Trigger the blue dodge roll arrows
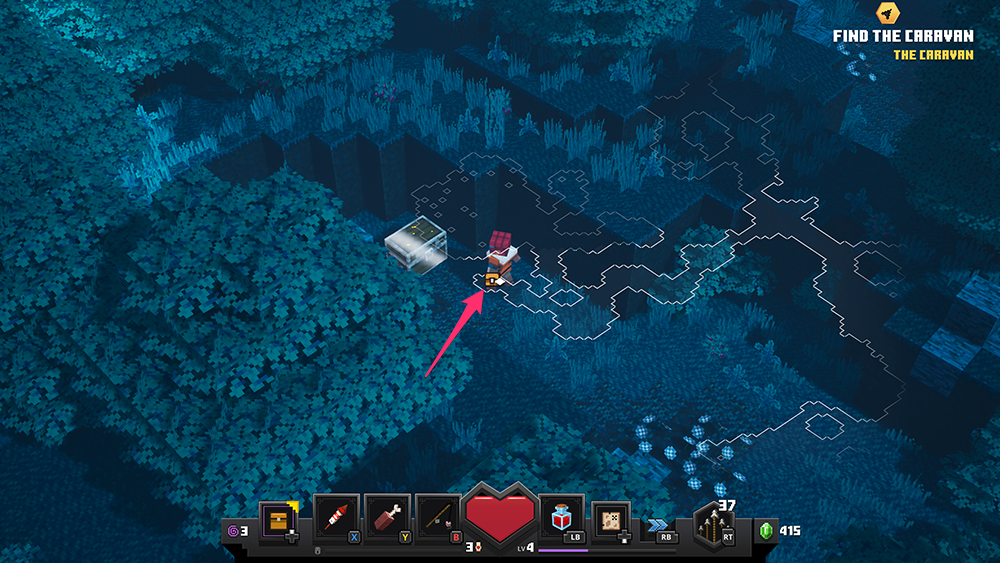The image size is (1000, 563). [657, 523]
